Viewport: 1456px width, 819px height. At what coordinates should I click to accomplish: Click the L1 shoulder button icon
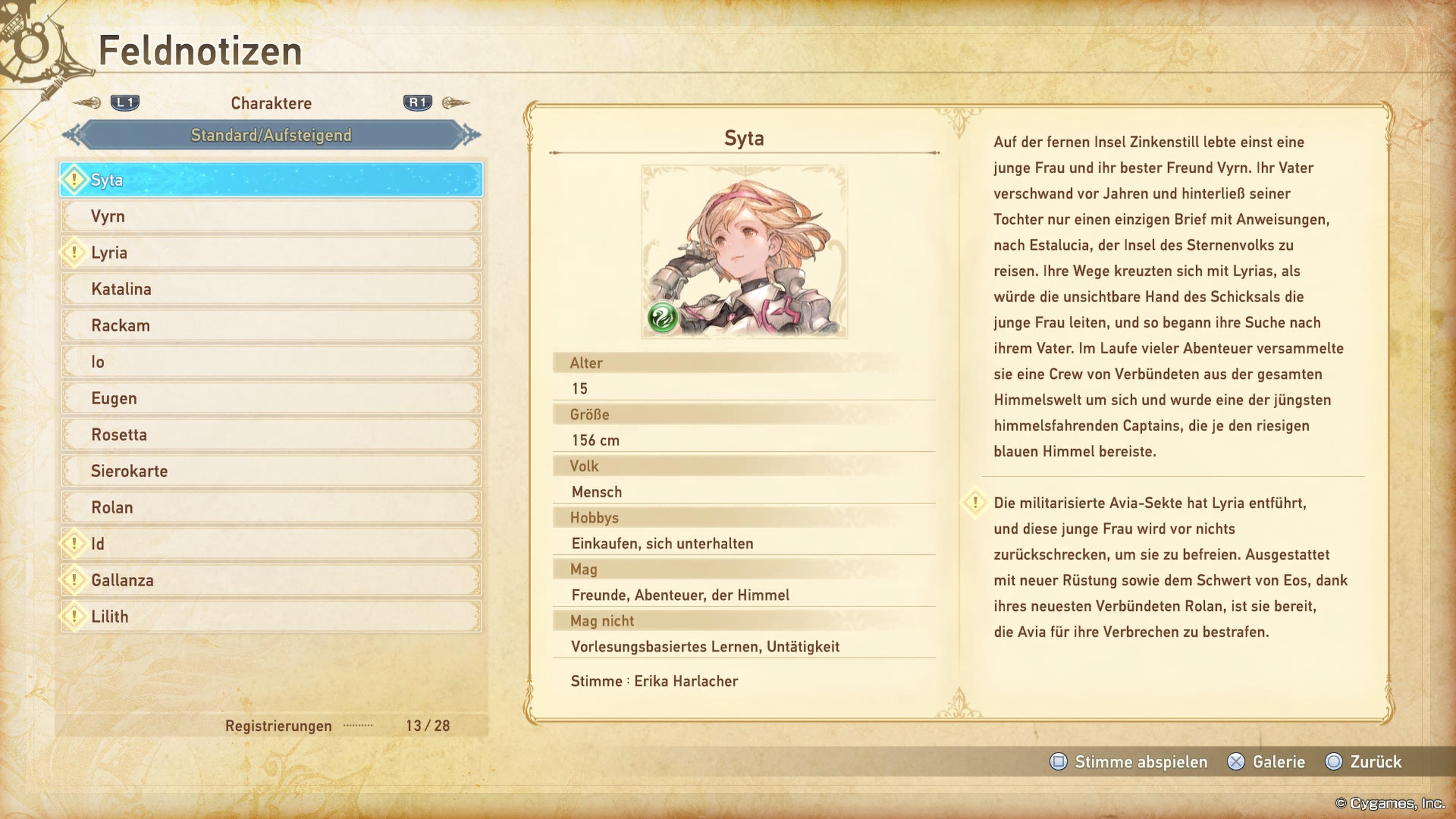(x=125, y=103)
